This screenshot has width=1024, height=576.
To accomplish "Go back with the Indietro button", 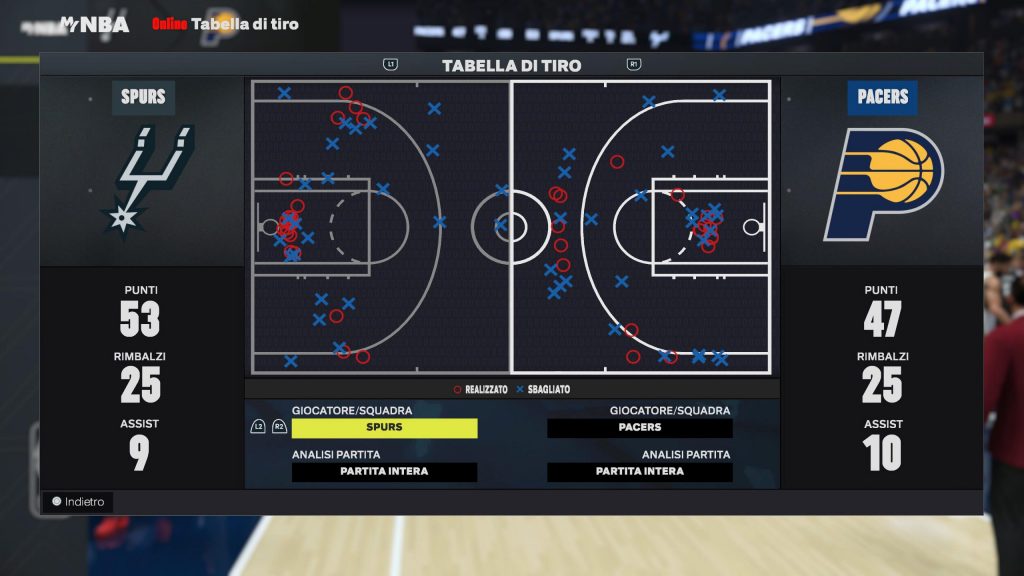I will coord(79,502).
